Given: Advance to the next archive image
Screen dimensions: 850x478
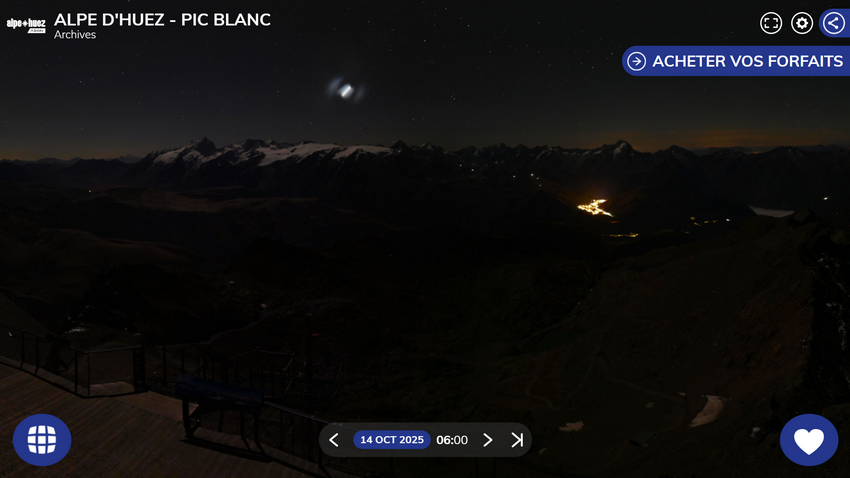Looking at the screenshot, I should 488,440.
